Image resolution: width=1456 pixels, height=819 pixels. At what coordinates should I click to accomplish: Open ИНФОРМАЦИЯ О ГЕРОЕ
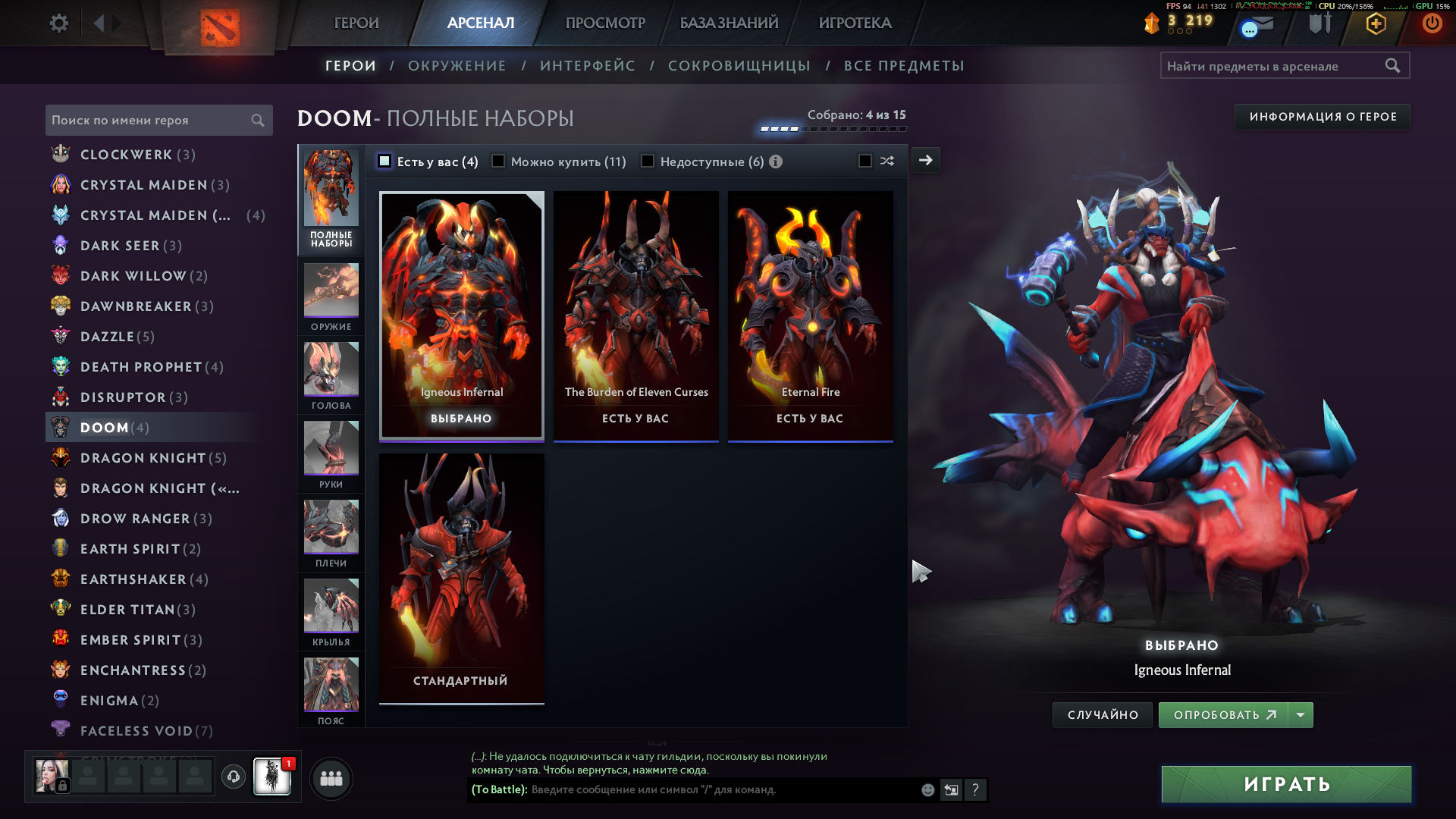1323,117
